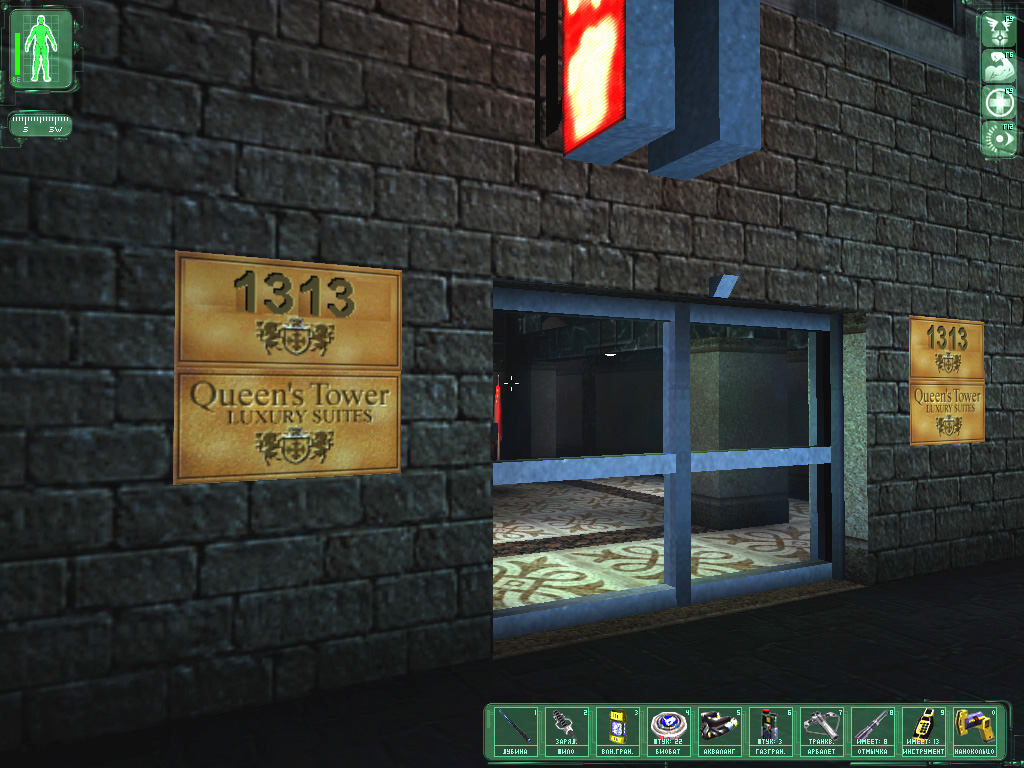Use the bioelectric cell (Биобат) slot
The width and height of the screenshot is (1024, 768).
672,731
